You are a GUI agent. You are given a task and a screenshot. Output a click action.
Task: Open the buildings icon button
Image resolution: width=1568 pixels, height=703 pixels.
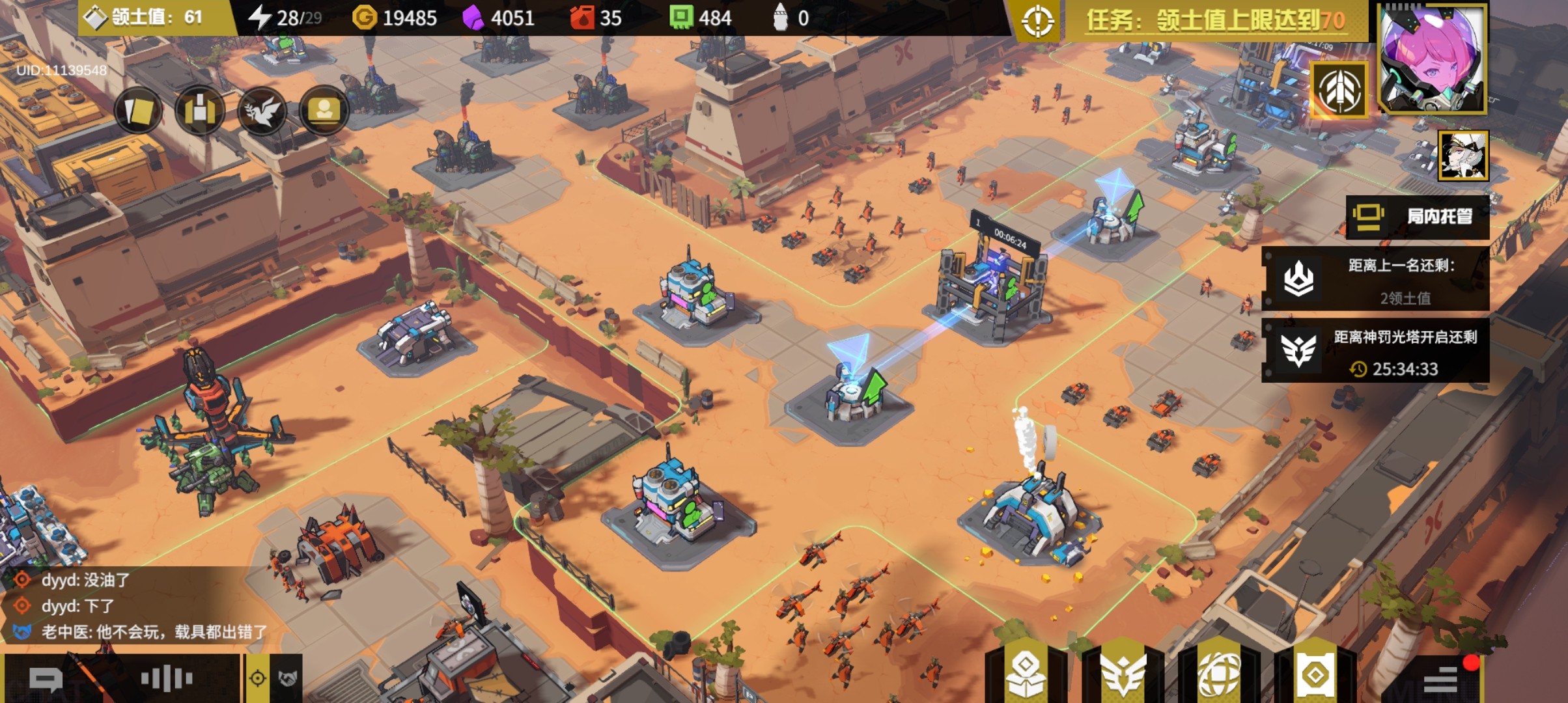point(200,111)
